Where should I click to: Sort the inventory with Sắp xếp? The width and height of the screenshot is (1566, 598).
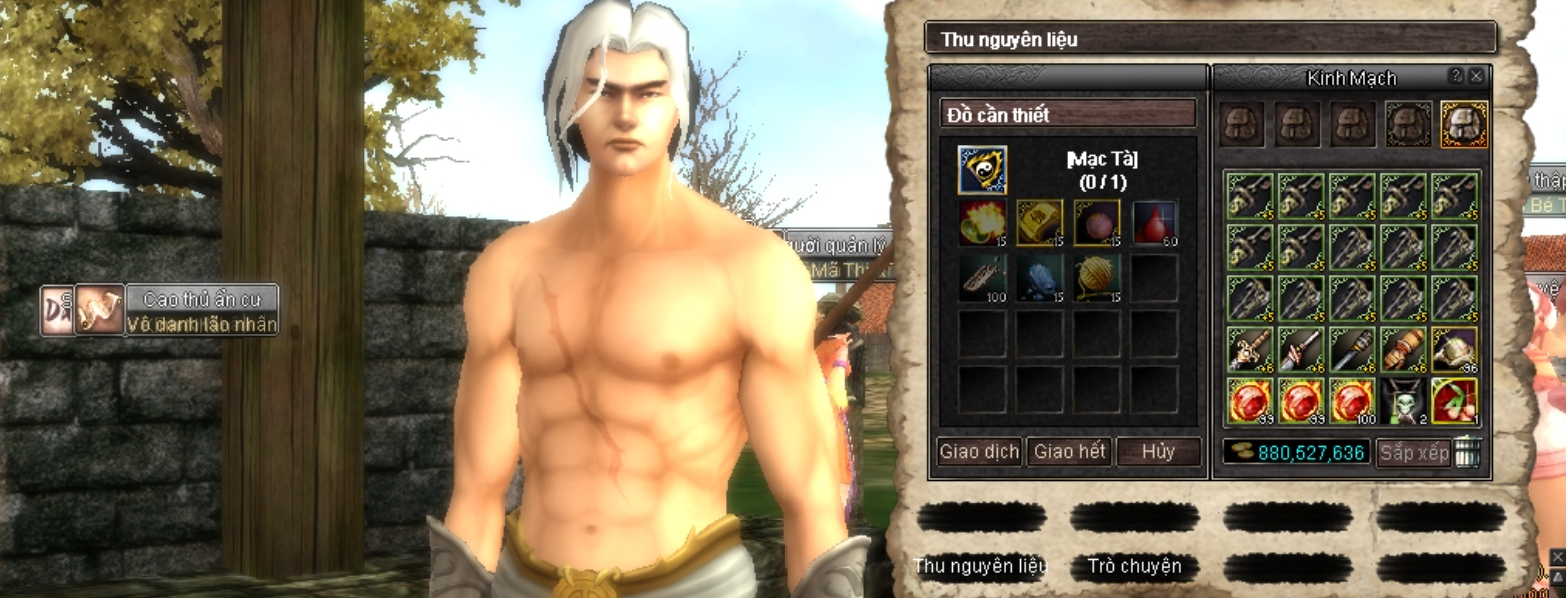point(1414,453)
